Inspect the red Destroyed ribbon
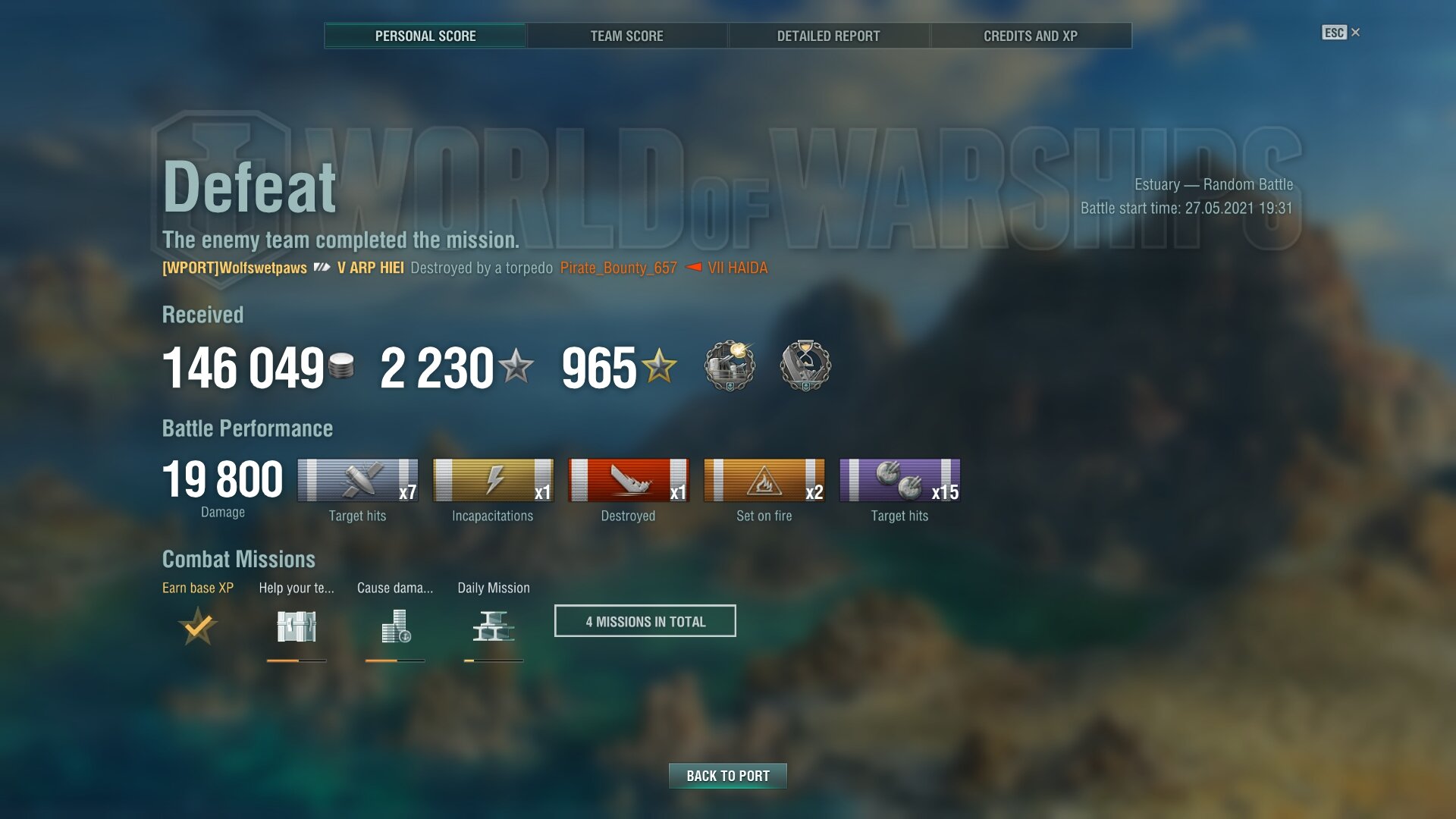Screen dimensions: 1456x819 (x=628, y=480)
